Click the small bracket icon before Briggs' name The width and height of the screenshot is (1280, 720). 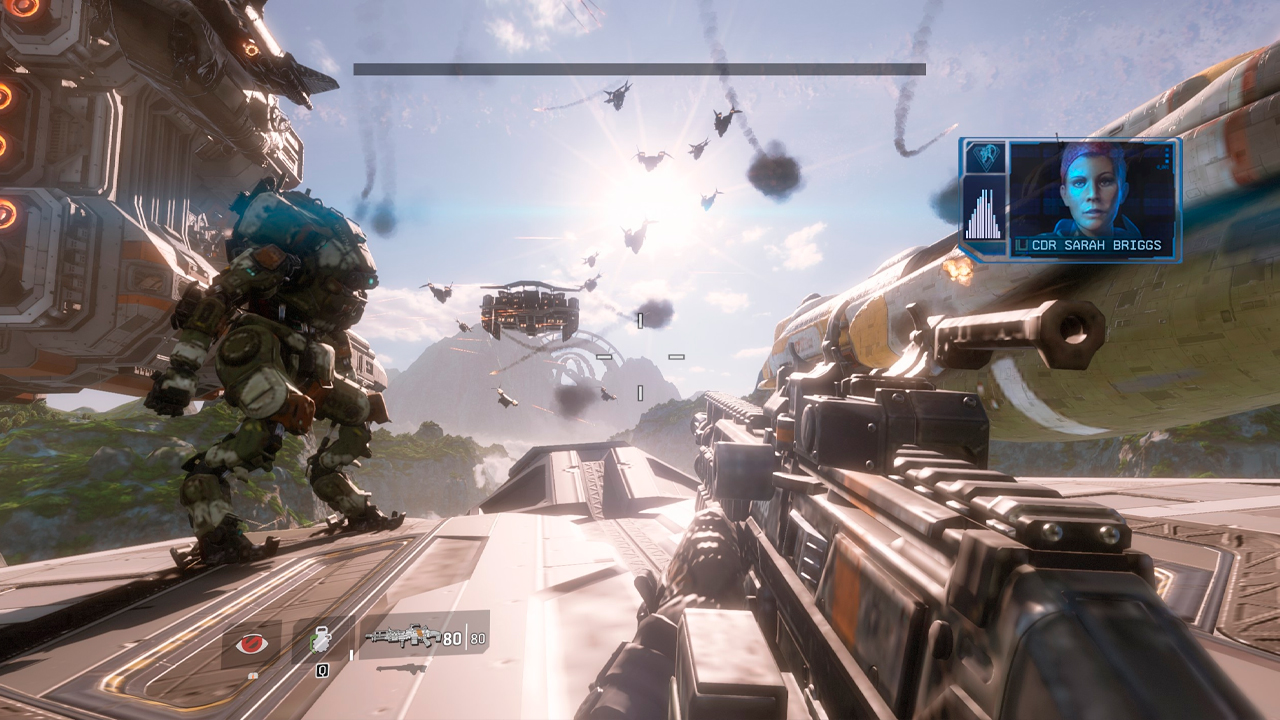[x=1023, y=243]
